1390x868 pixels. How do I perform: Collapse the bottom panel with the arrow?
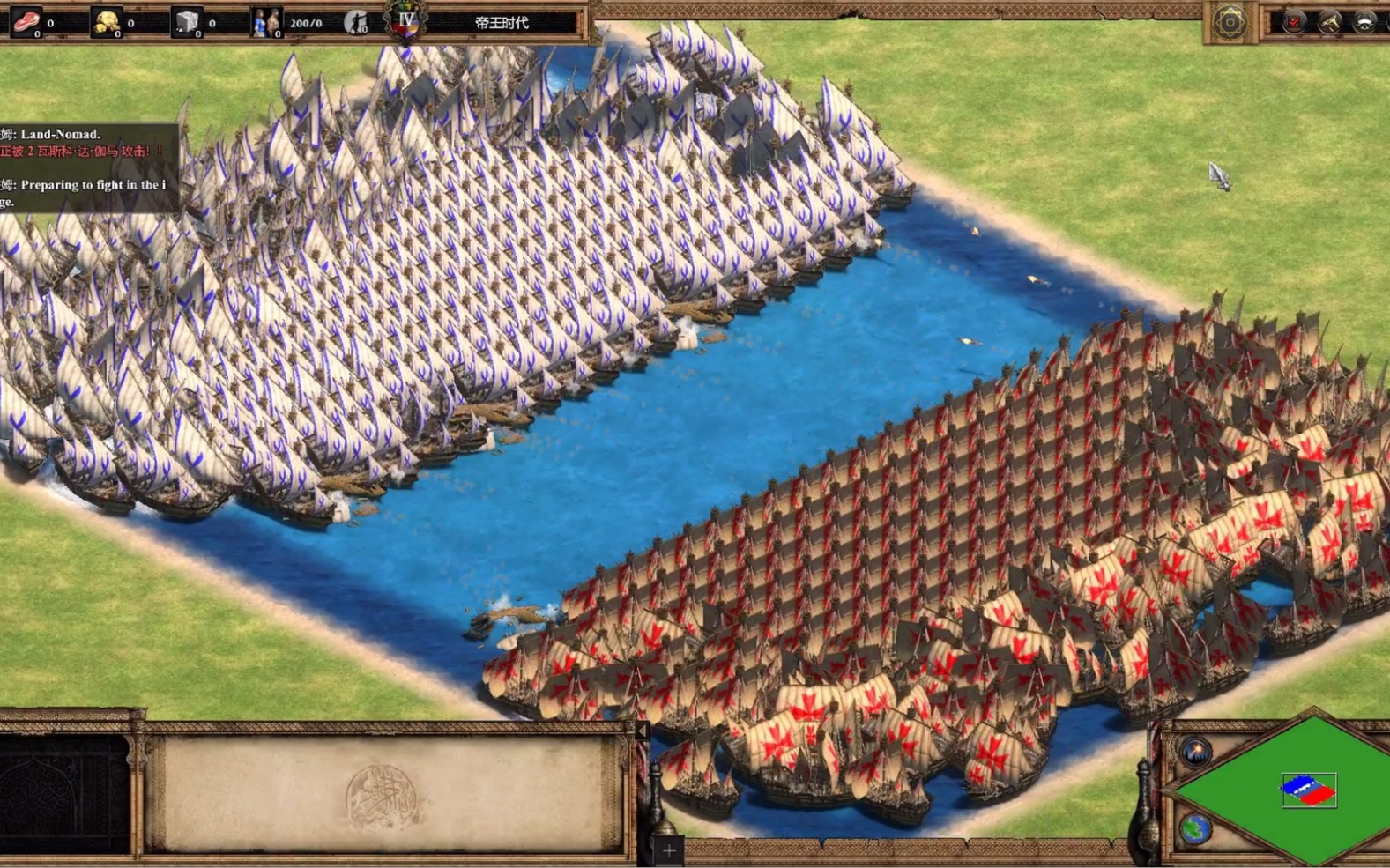(x=643, y=731)
